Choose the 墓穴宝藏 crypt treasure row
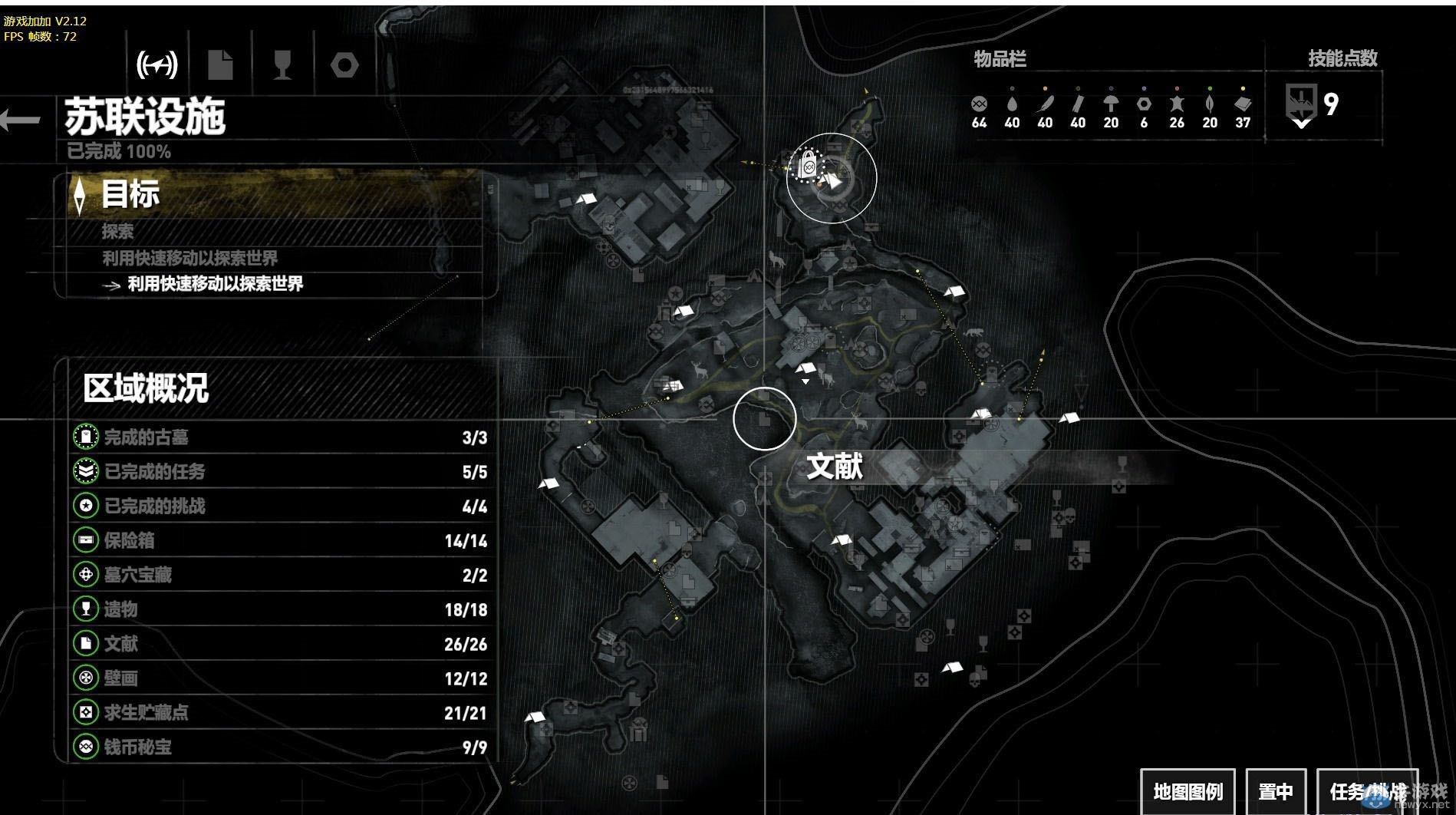This screenshot has width=1456, height=815. [x=280, y=575]
